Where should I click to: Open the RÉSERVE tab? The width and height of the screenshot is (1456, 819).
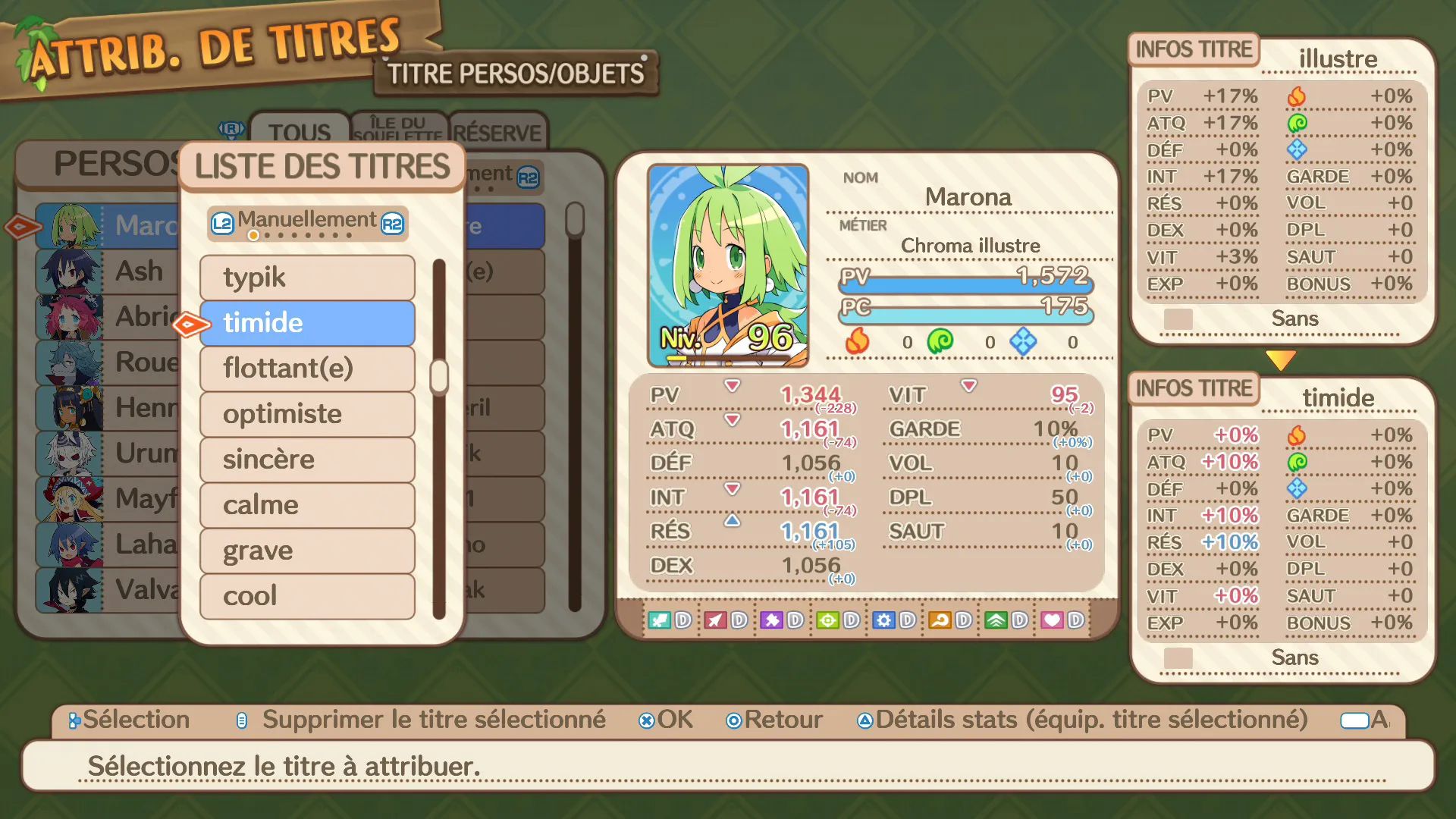tap(497, 133)
